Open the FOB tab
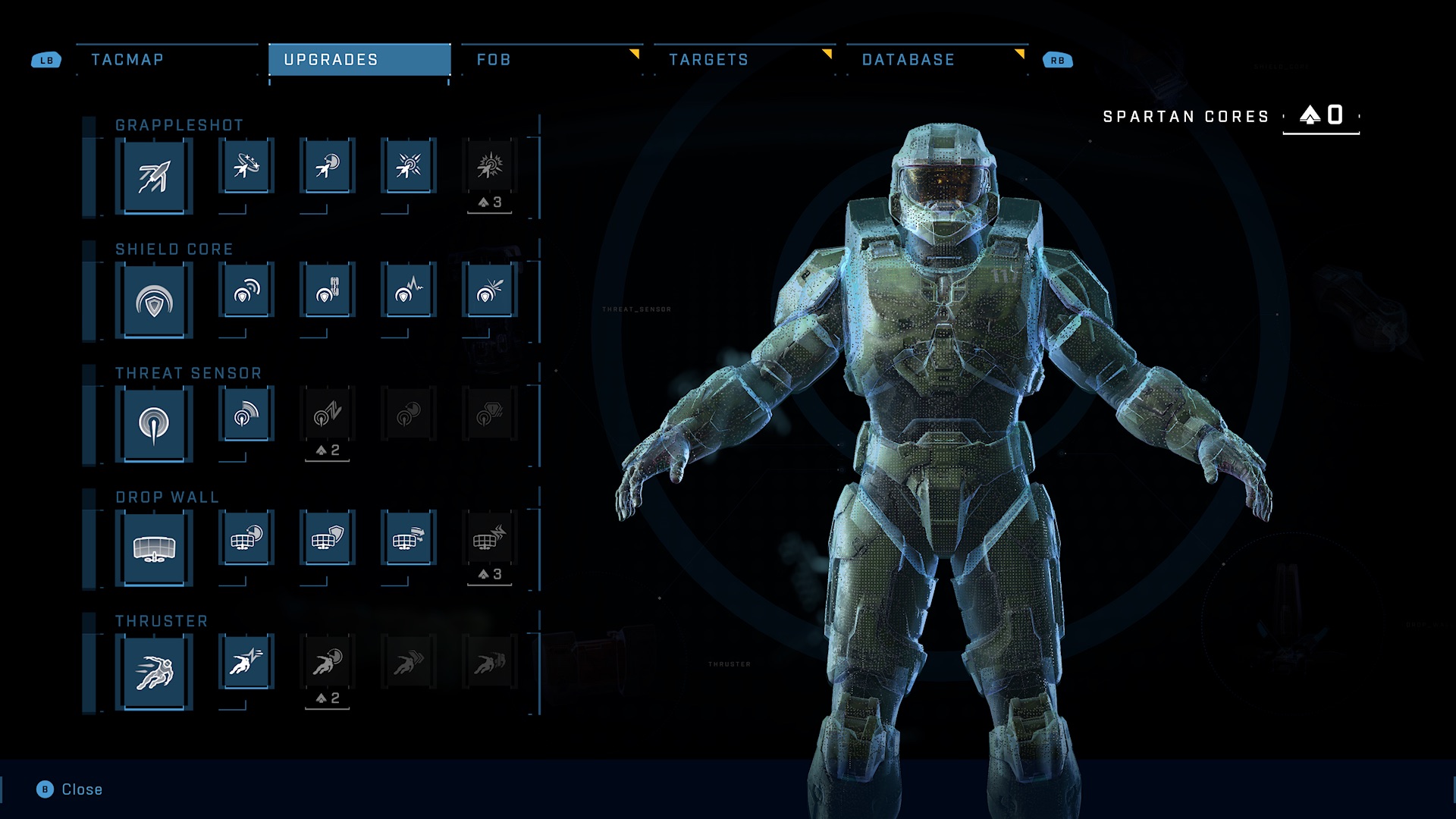The width and height of the screenshot is (1456, 819). [494, 60]
